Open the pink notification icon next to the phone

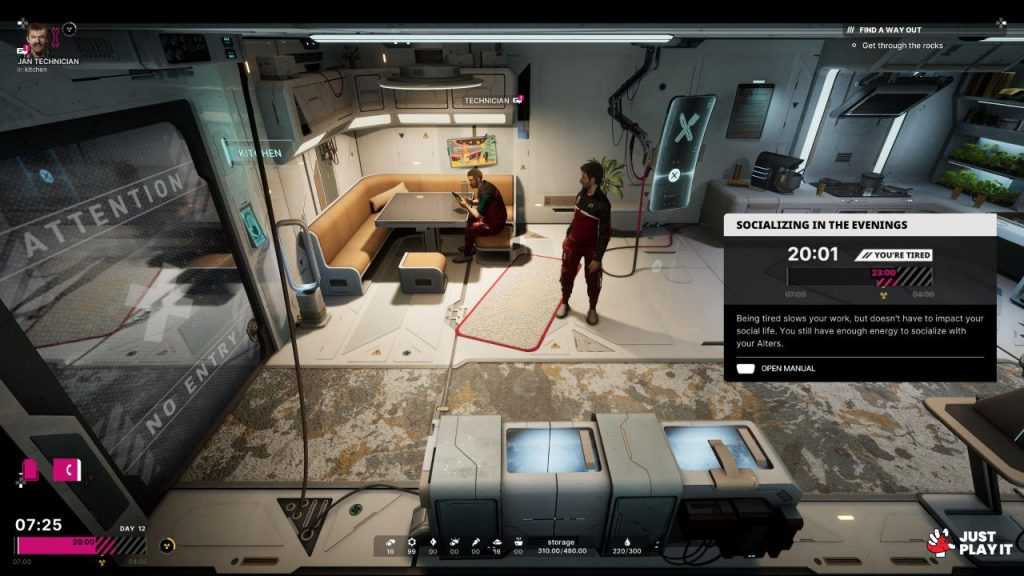[x=31, y=469]
